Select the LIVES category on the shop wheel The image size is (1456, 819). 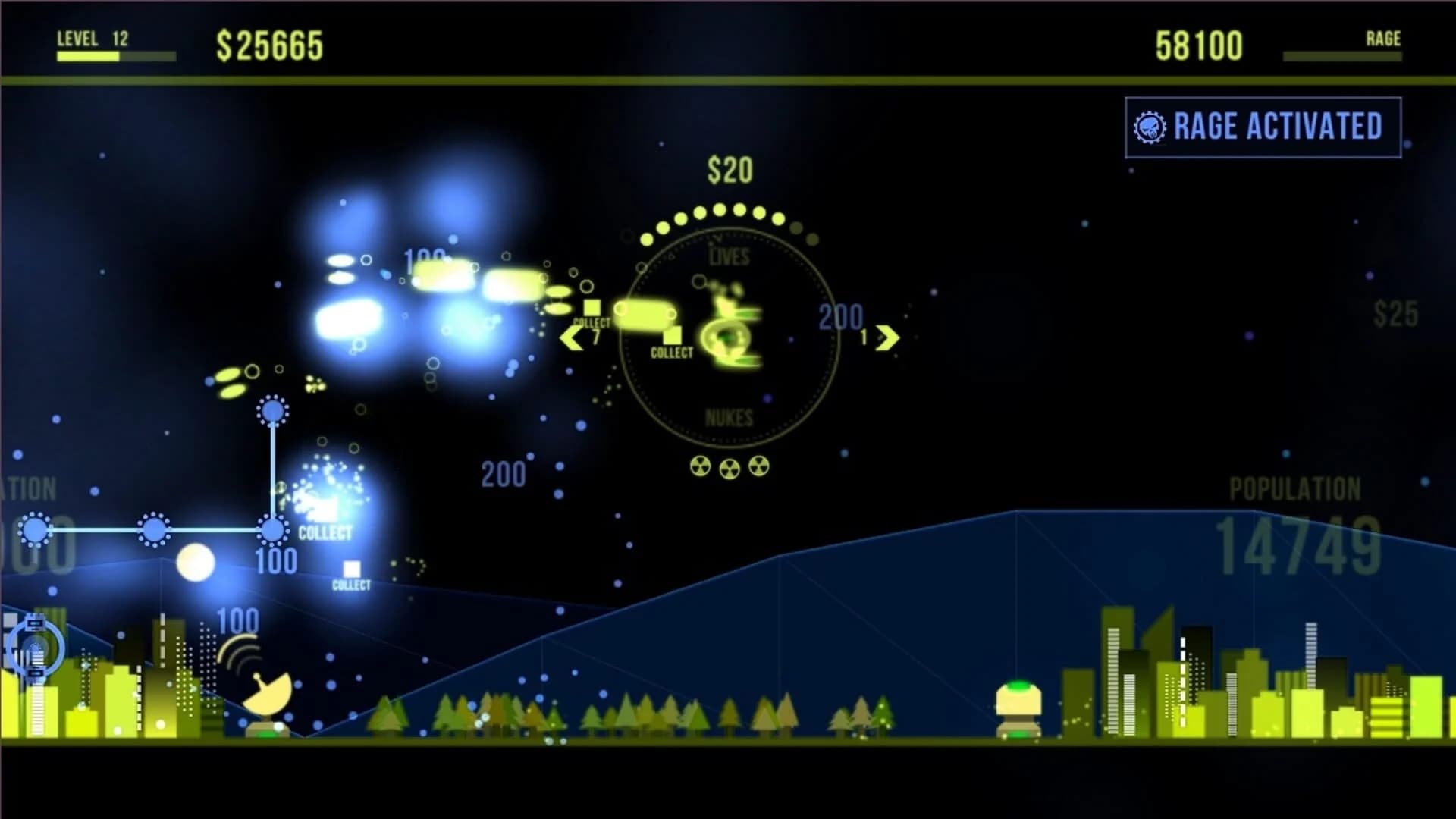(x=730, y=256)
